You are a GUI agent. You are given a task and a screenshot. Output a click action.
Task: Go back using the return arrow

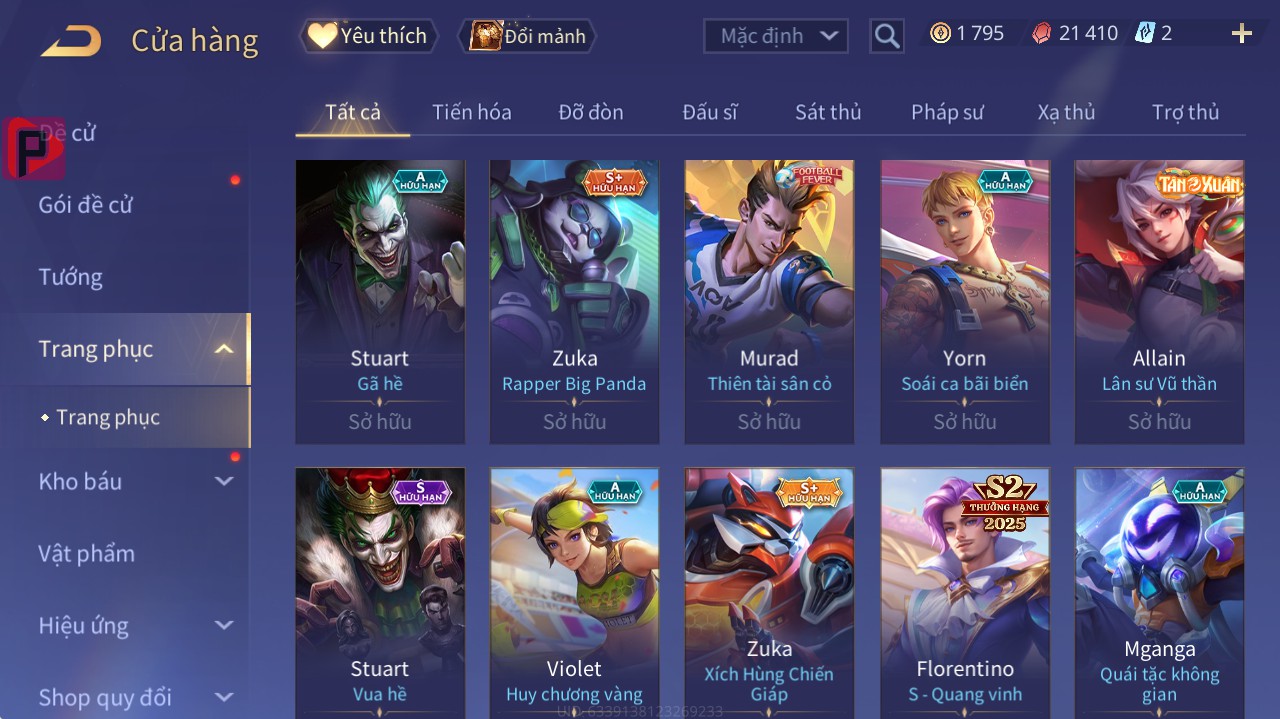tap(71, 41)
